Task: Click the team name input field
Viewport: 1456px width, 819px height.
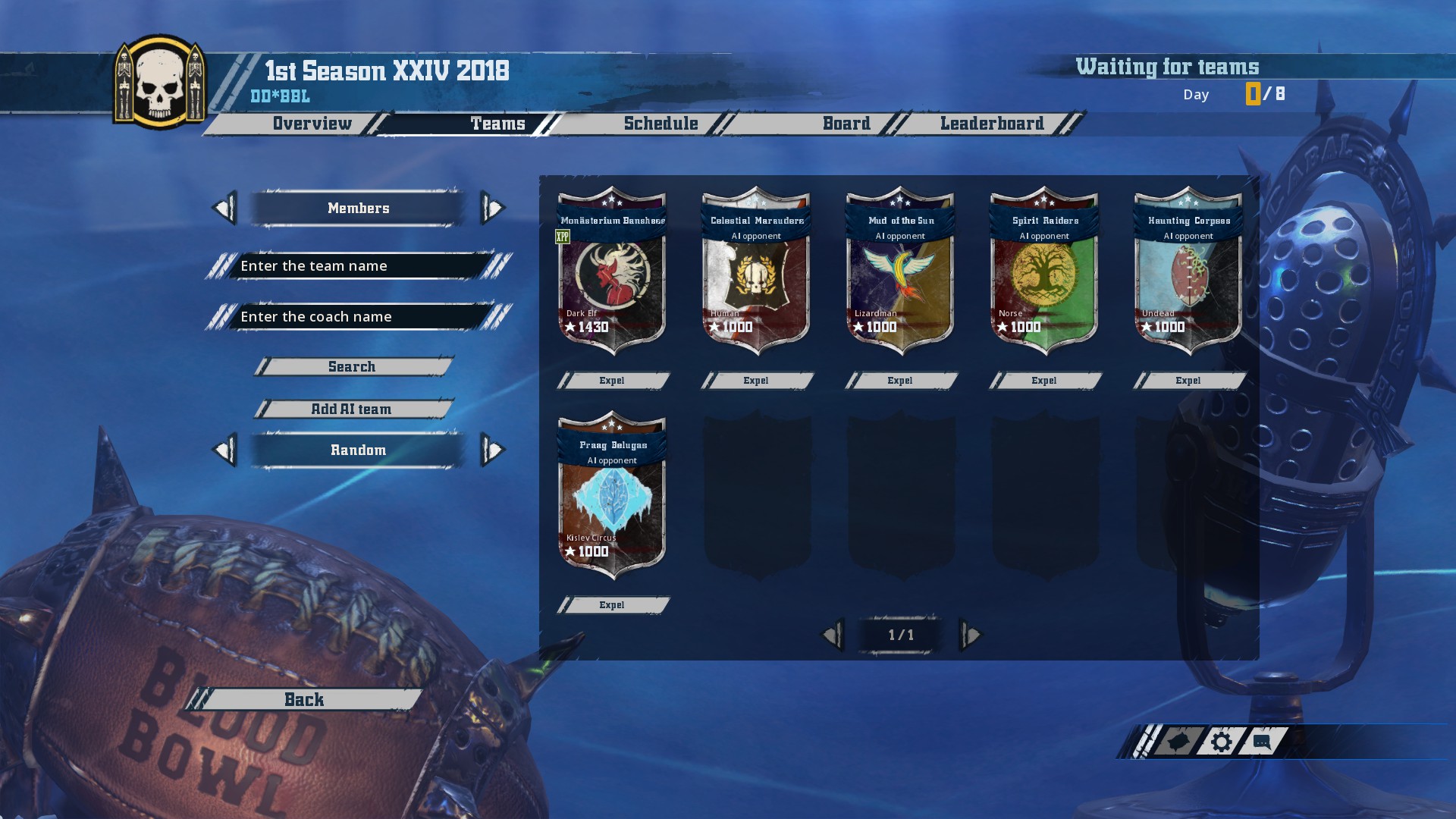Action: (358, 266)
